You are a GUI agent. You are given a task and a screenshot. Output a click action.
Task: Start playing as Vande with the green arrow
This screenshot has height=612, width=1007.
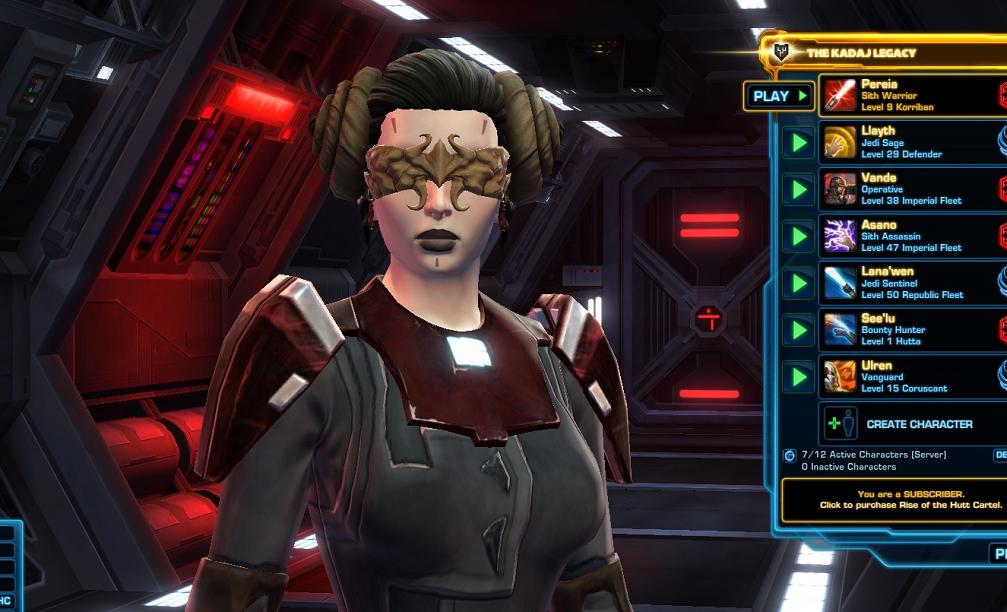click(x=798, y=189)
